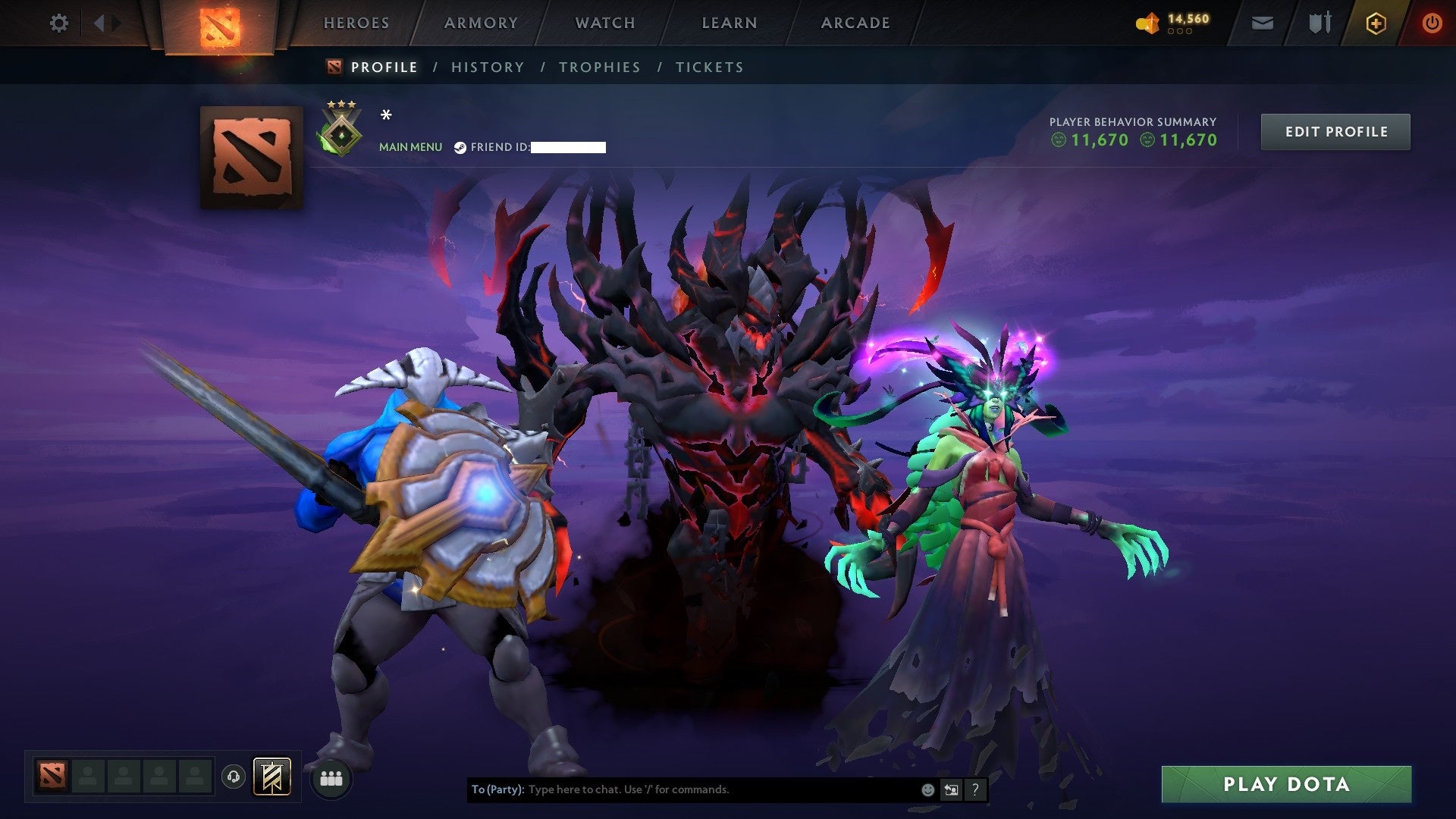The height and width of the screenshot is (819, 1456).
Task: Click the Dota Plus hexagon icon
Action: [1376, 23]
